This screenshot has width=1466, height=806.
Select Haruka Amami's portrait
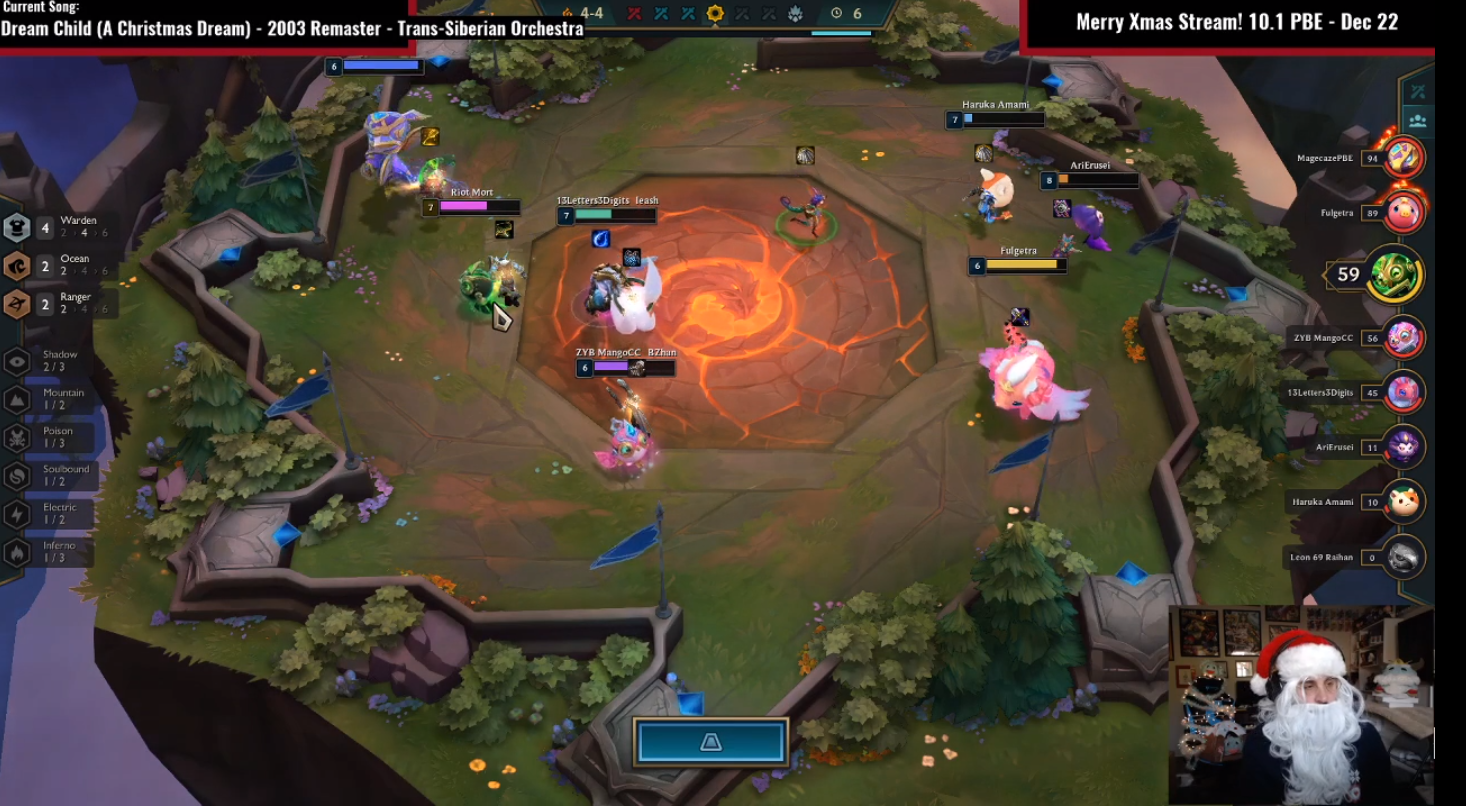(x=1405, y=502)
